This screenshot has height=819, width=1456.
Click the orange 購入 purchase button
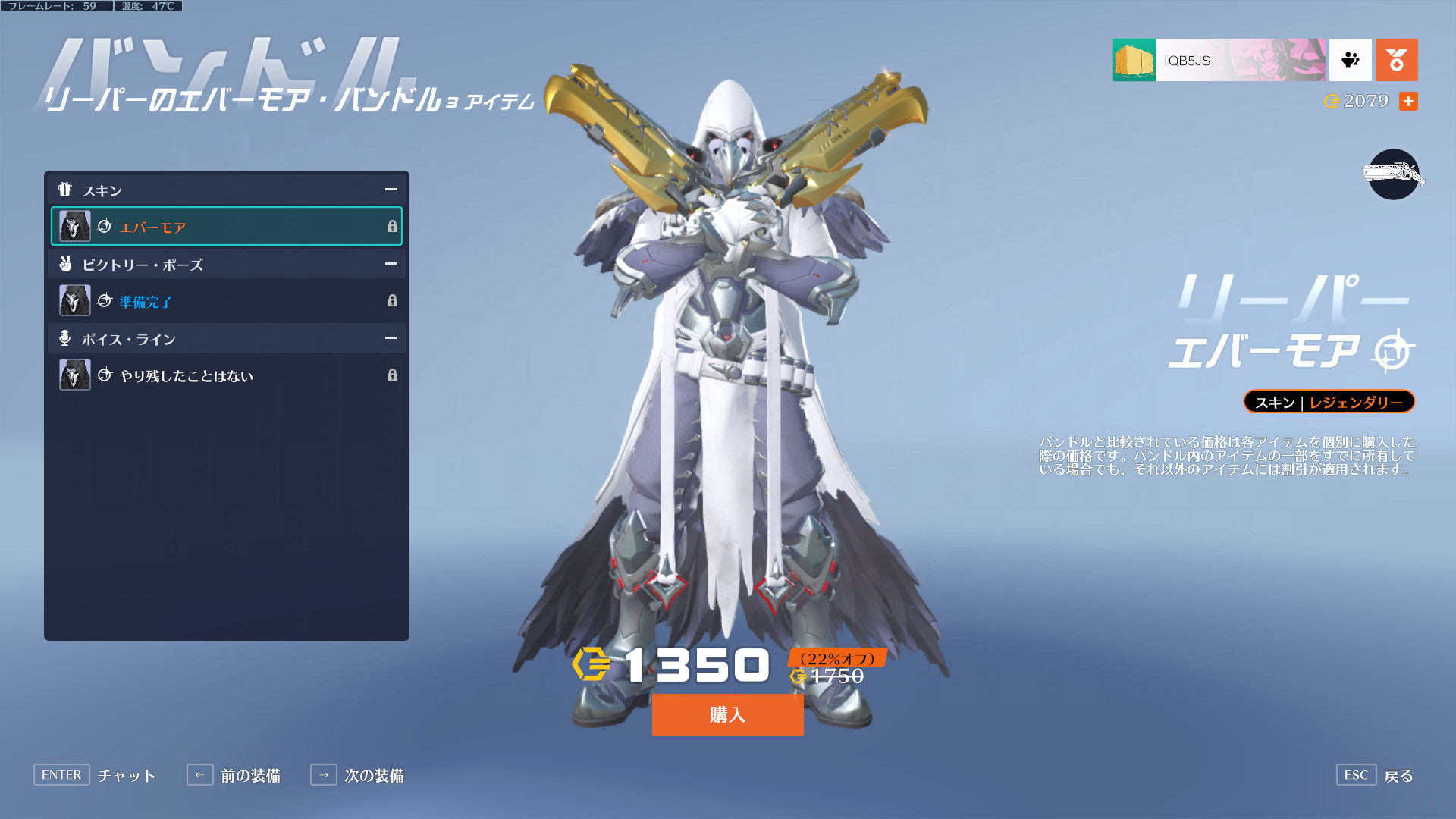(727, 714)
